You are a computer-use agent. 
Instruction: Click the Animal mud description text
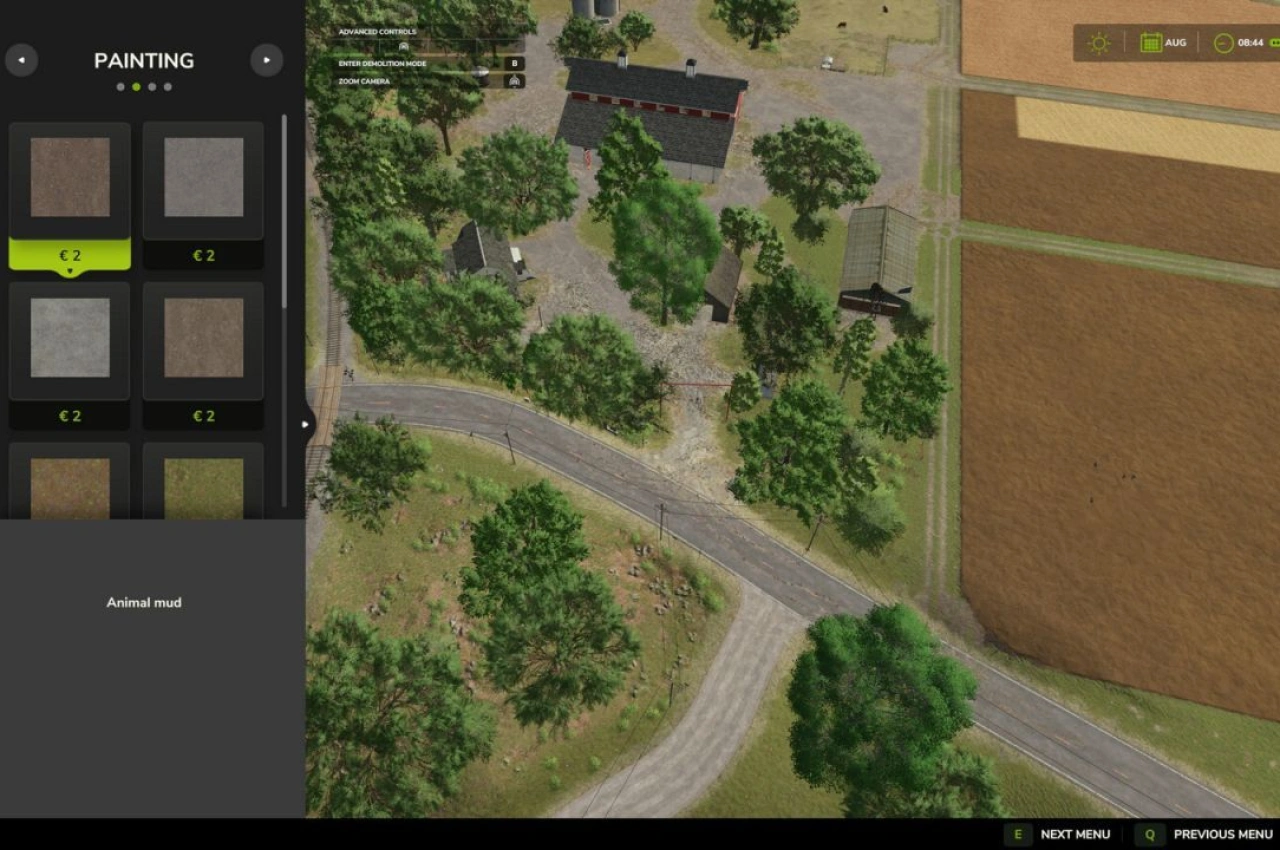pos(144,602)
